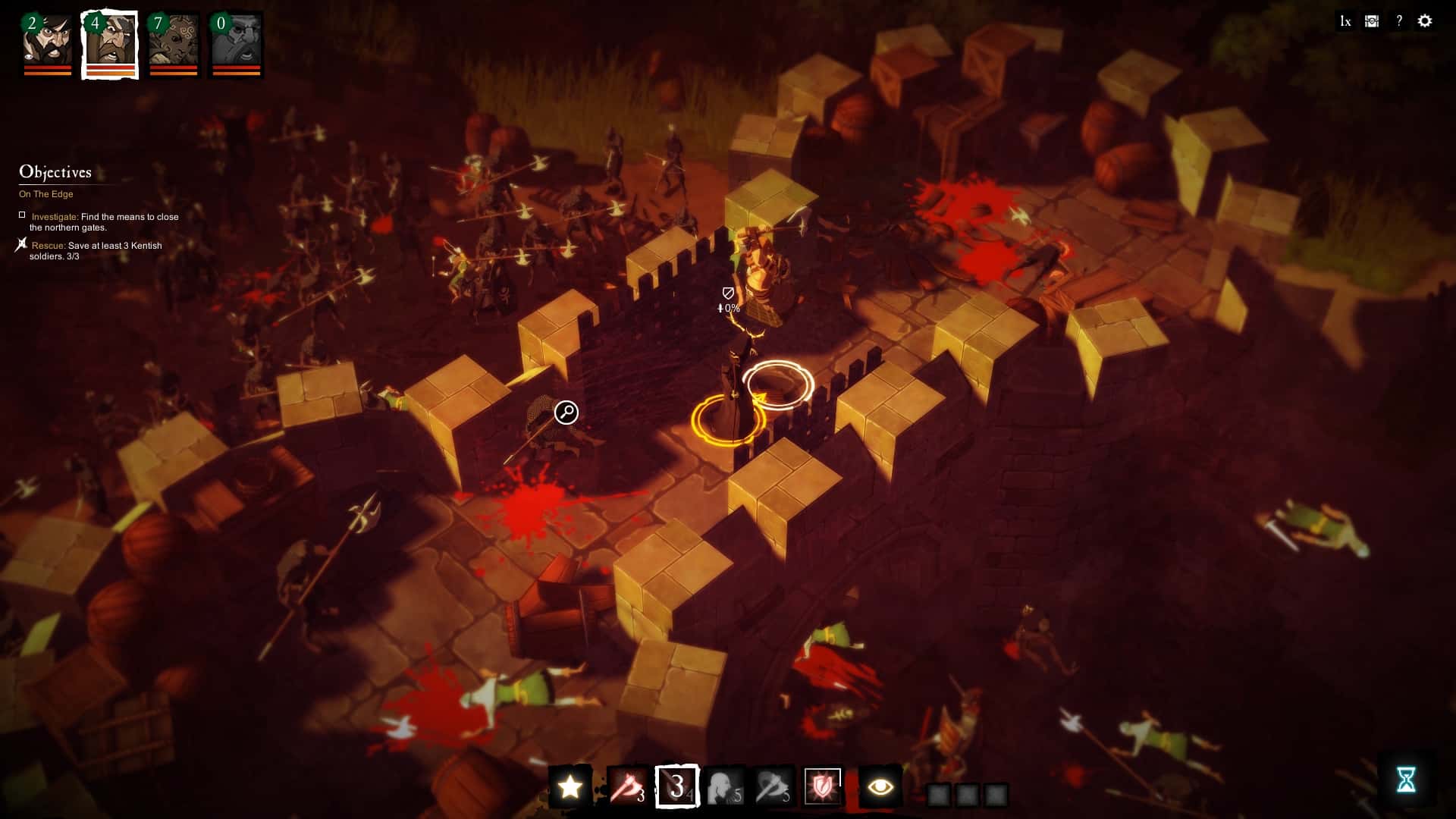This screenshot has height=819, width=1456.
Task: Check the Investigate objective checkbox
Action: 22,215
